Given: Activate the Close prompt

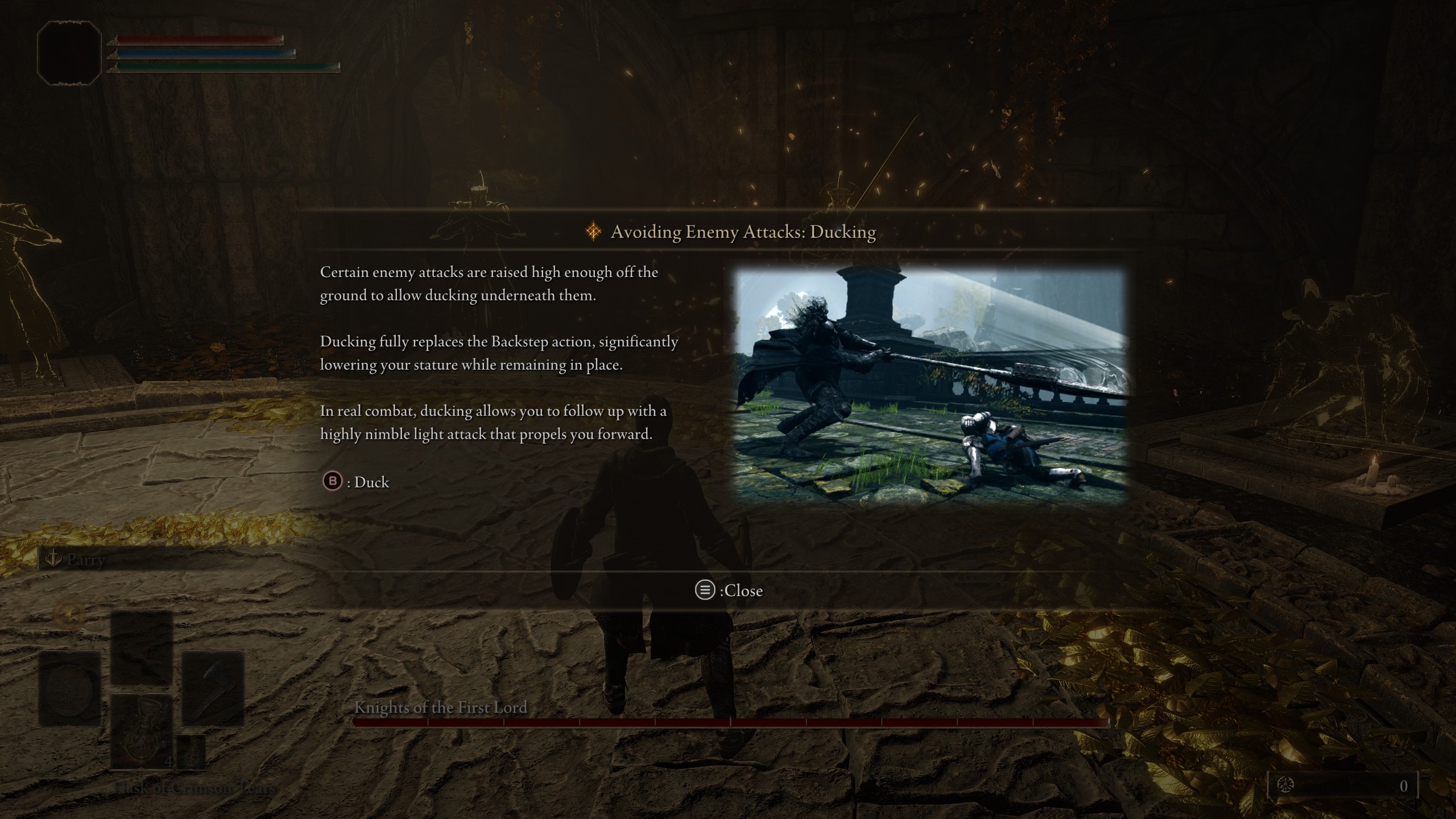Looking at the screenshot, I should [744, 590].
